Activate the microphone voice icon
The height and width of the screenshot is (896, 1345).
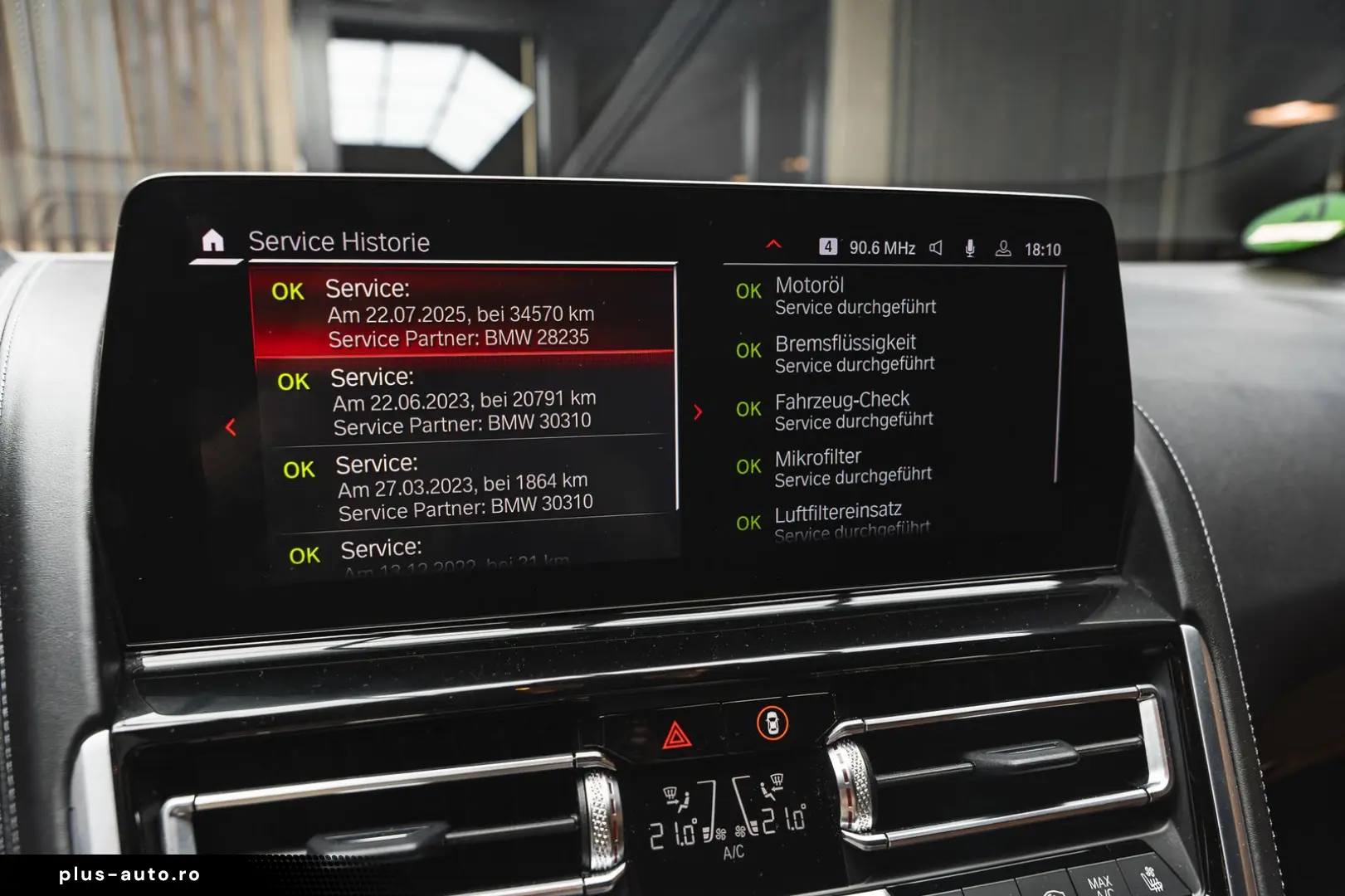(969, 248)
